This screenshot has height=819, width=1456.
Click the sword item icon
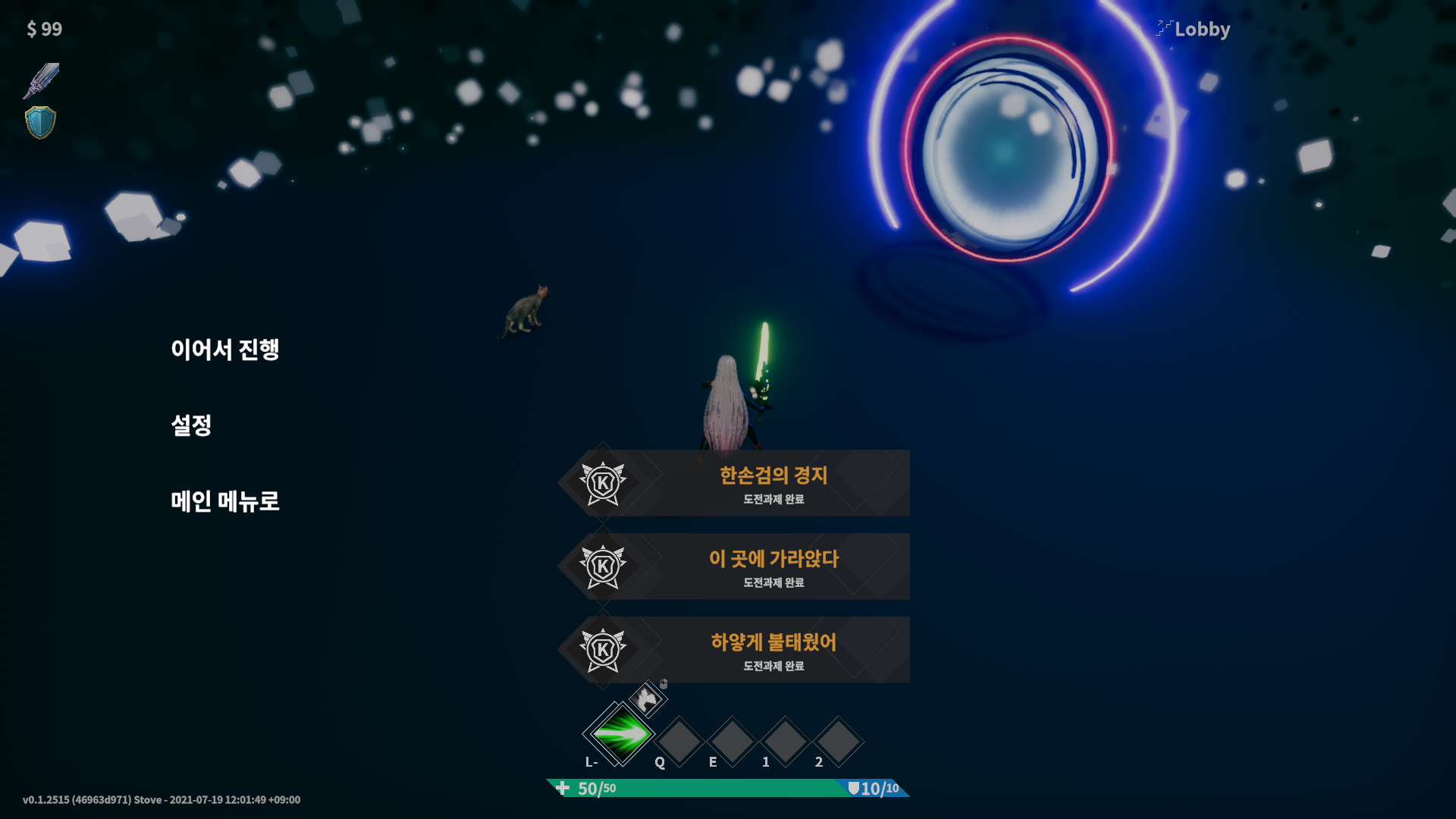[41, 80]
